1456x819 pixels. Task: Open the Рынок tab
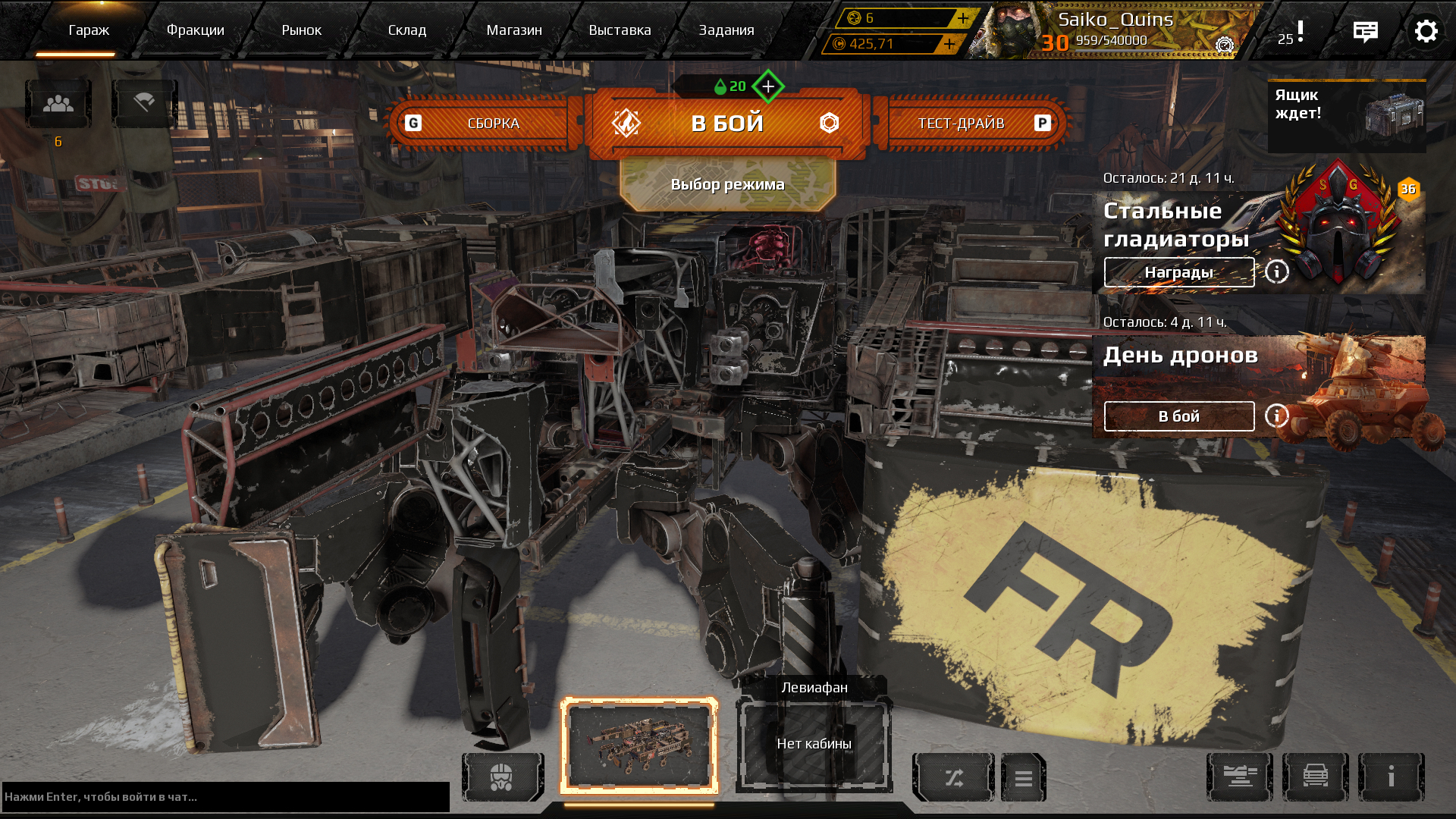(x=301, y=30)
